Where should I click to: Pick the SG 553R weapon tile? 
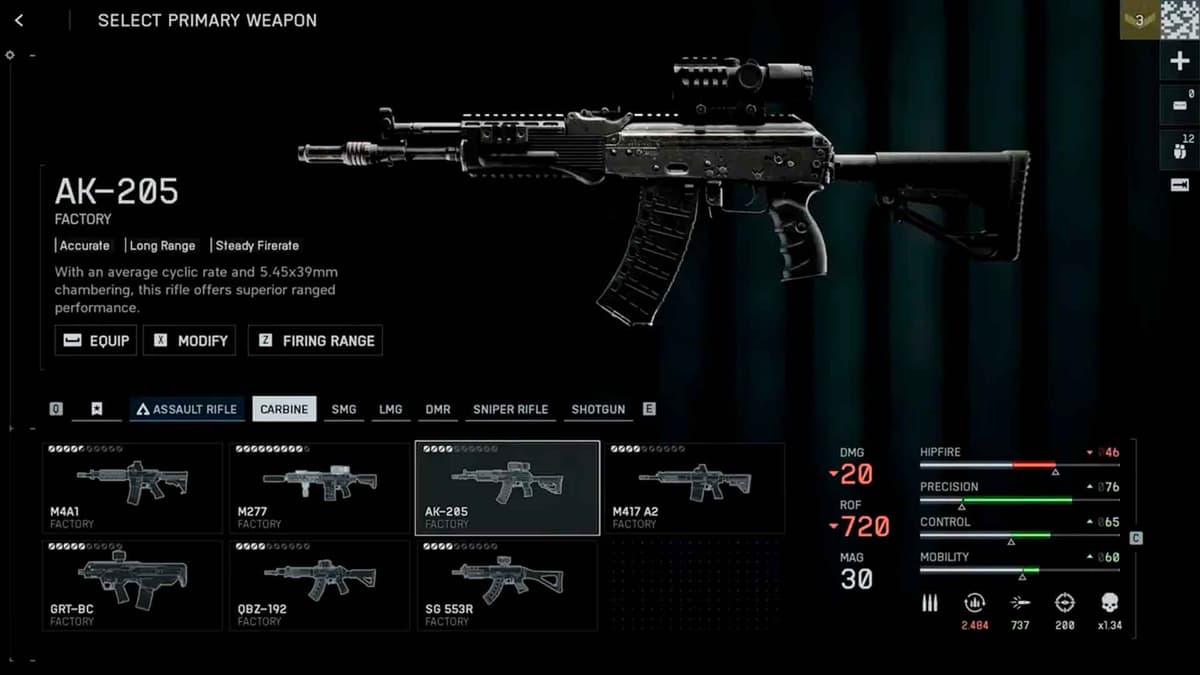[x=507, y=585]
